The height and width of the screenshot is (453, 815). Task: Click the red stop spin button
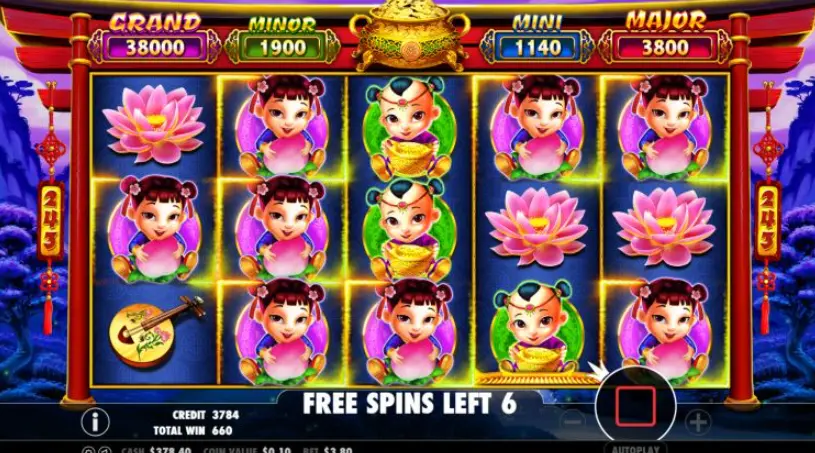pos(634,408)
